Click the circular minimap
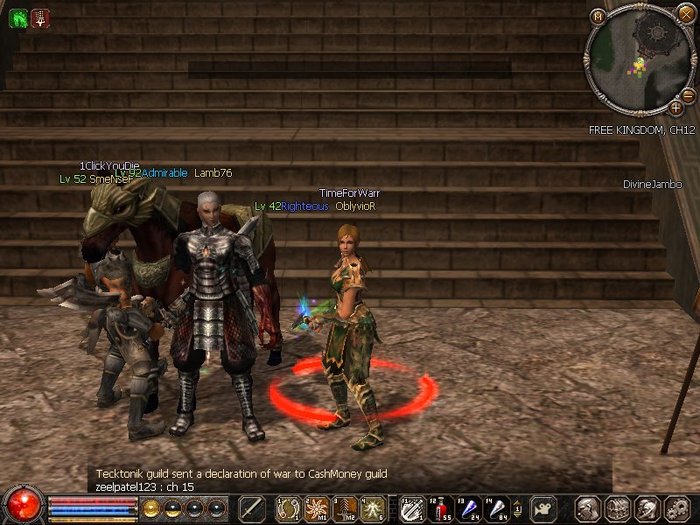700x525 pixels. (639, 62)
